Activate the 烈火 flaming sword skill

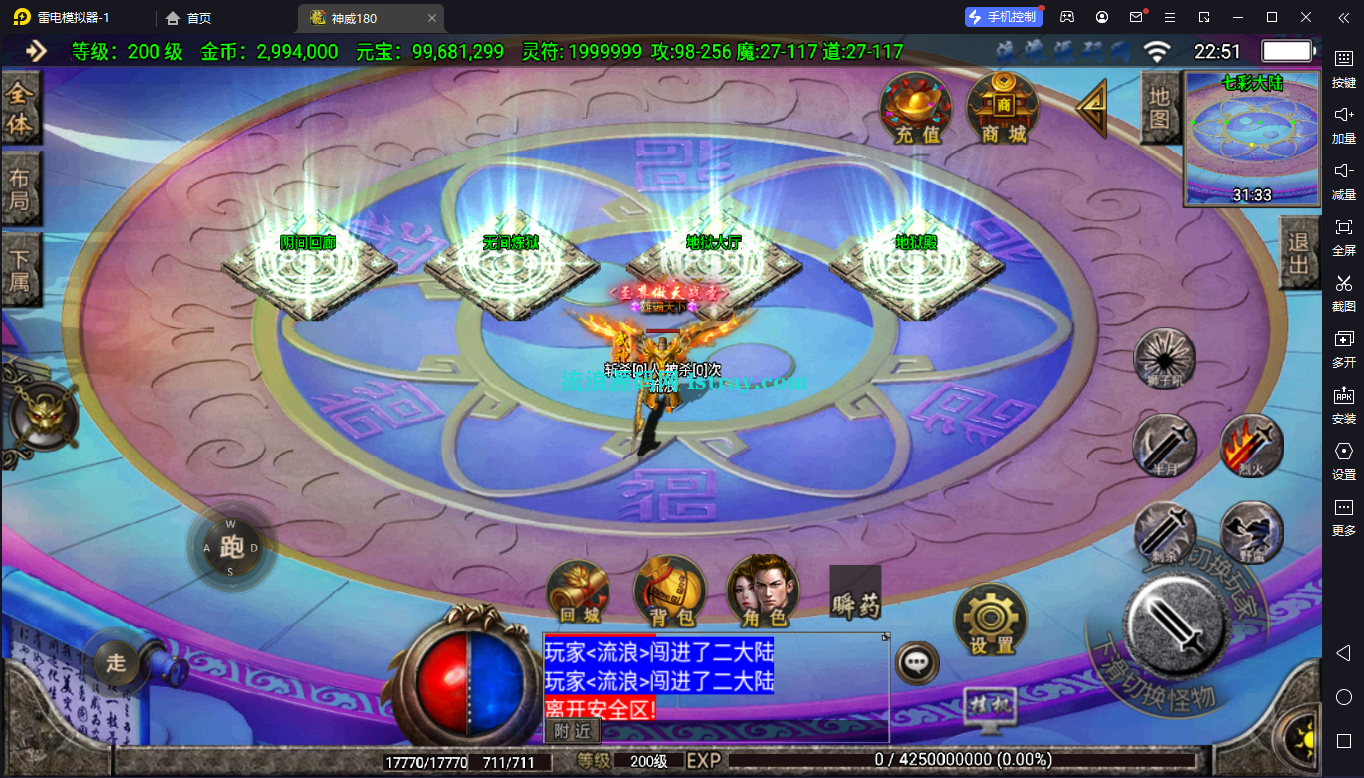1252,446
